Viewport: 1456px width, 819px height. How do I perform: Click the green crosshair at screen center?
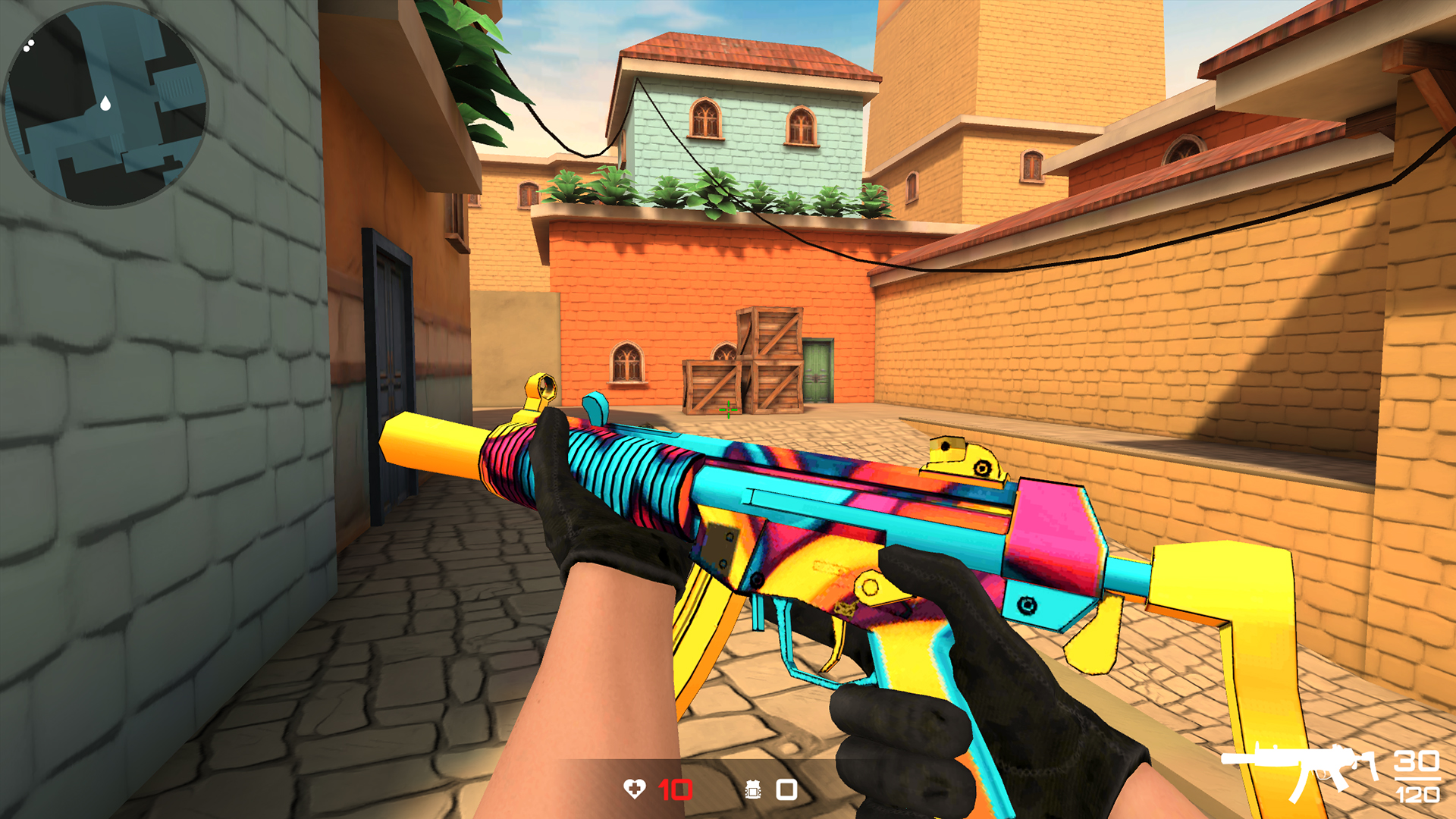click(727, 410)
